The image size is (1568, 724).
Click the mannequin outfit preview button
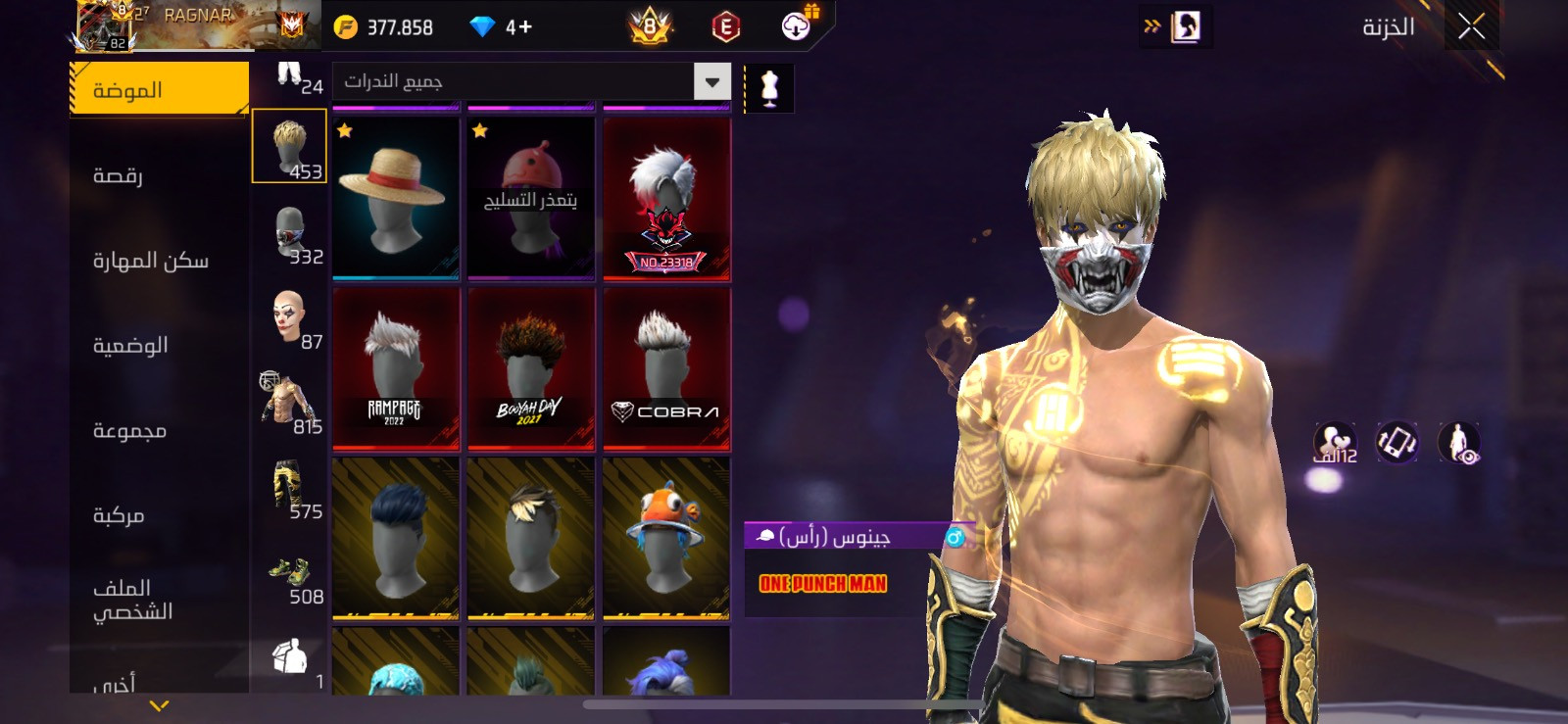pos(769,89)
